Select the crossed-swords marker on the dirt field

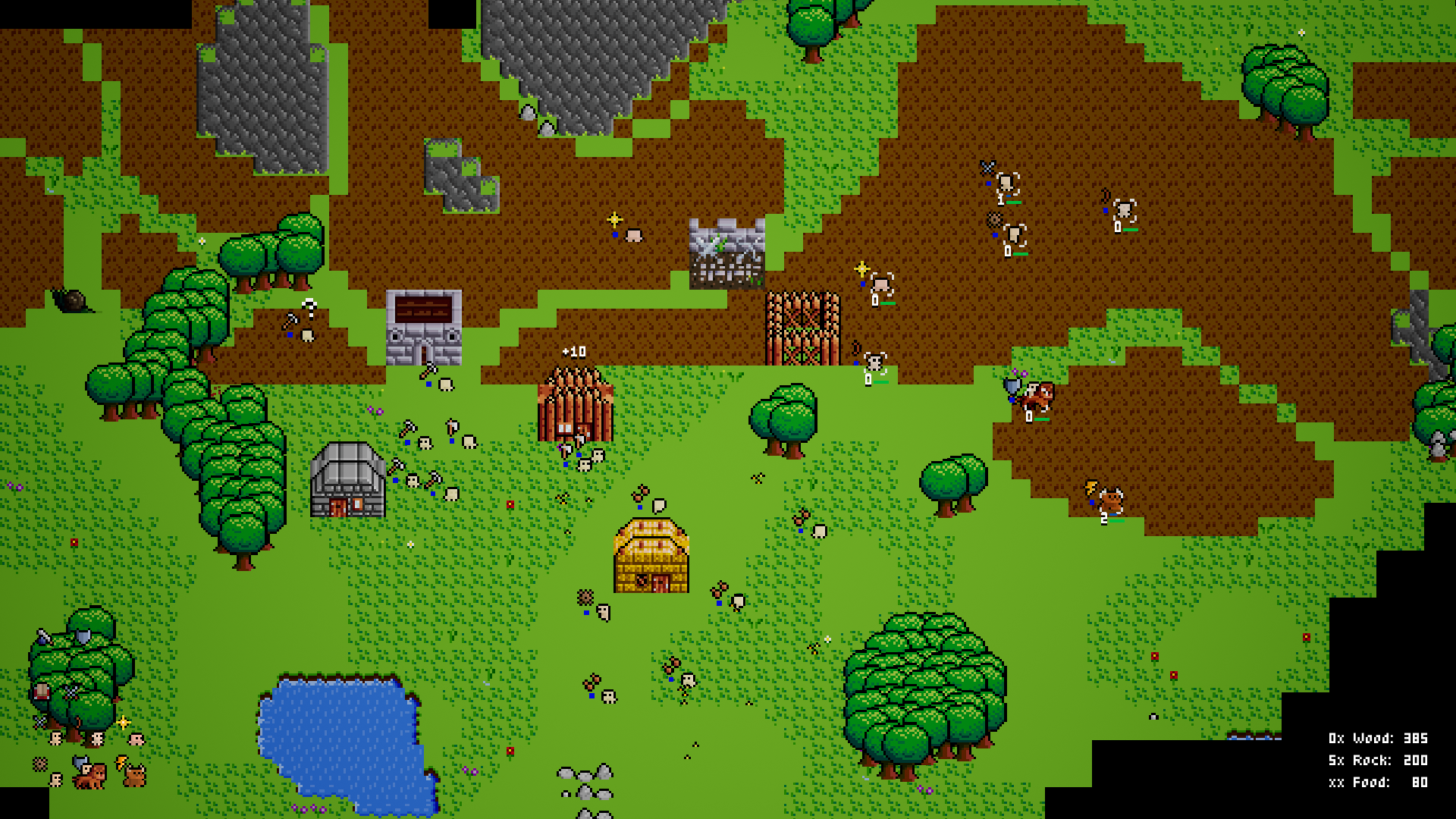pyautogui.click(x=987, y=167)
